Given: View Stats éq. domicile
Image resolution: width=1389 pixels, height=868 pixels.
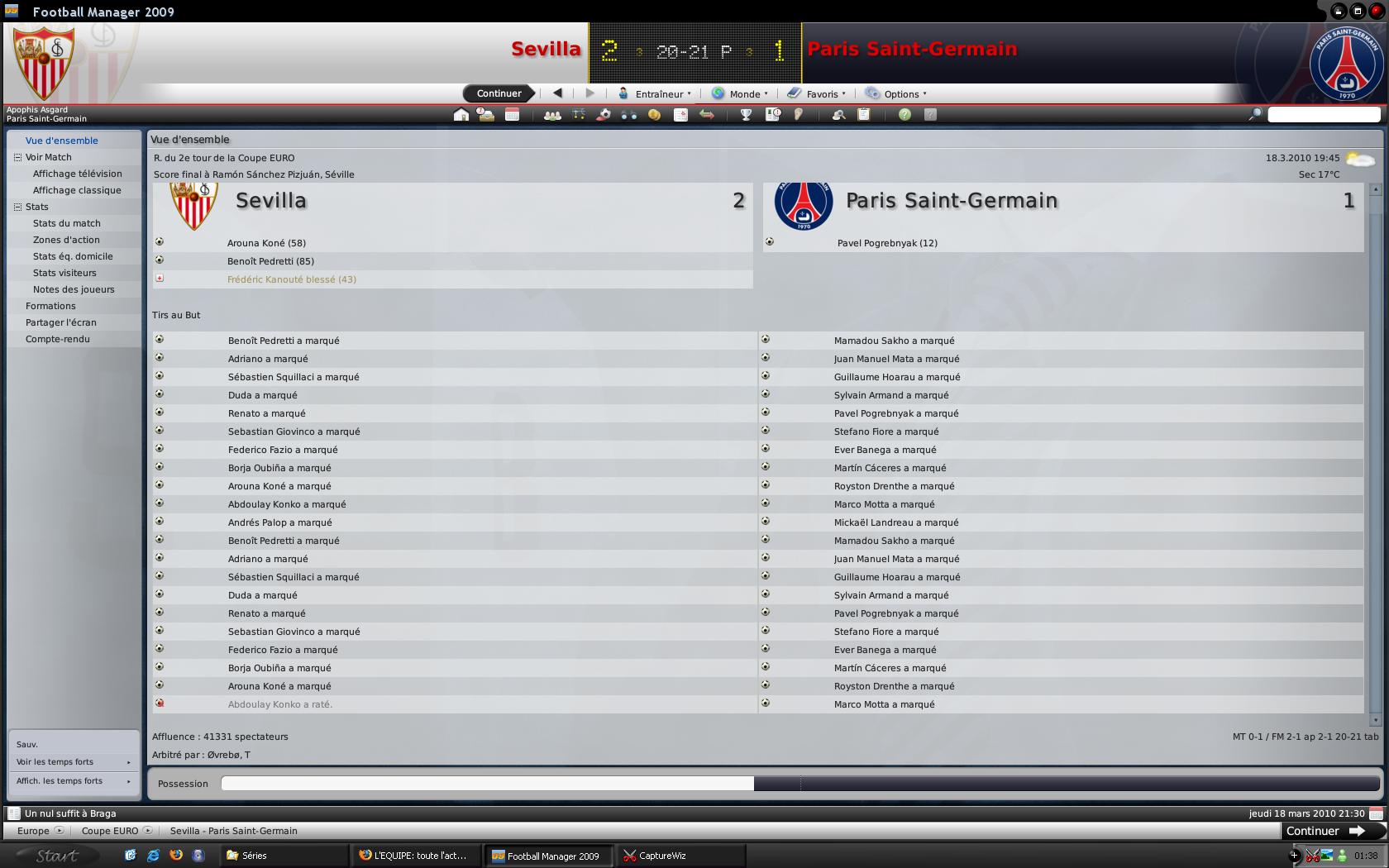Looking at the screenshot, I should 73,256.
